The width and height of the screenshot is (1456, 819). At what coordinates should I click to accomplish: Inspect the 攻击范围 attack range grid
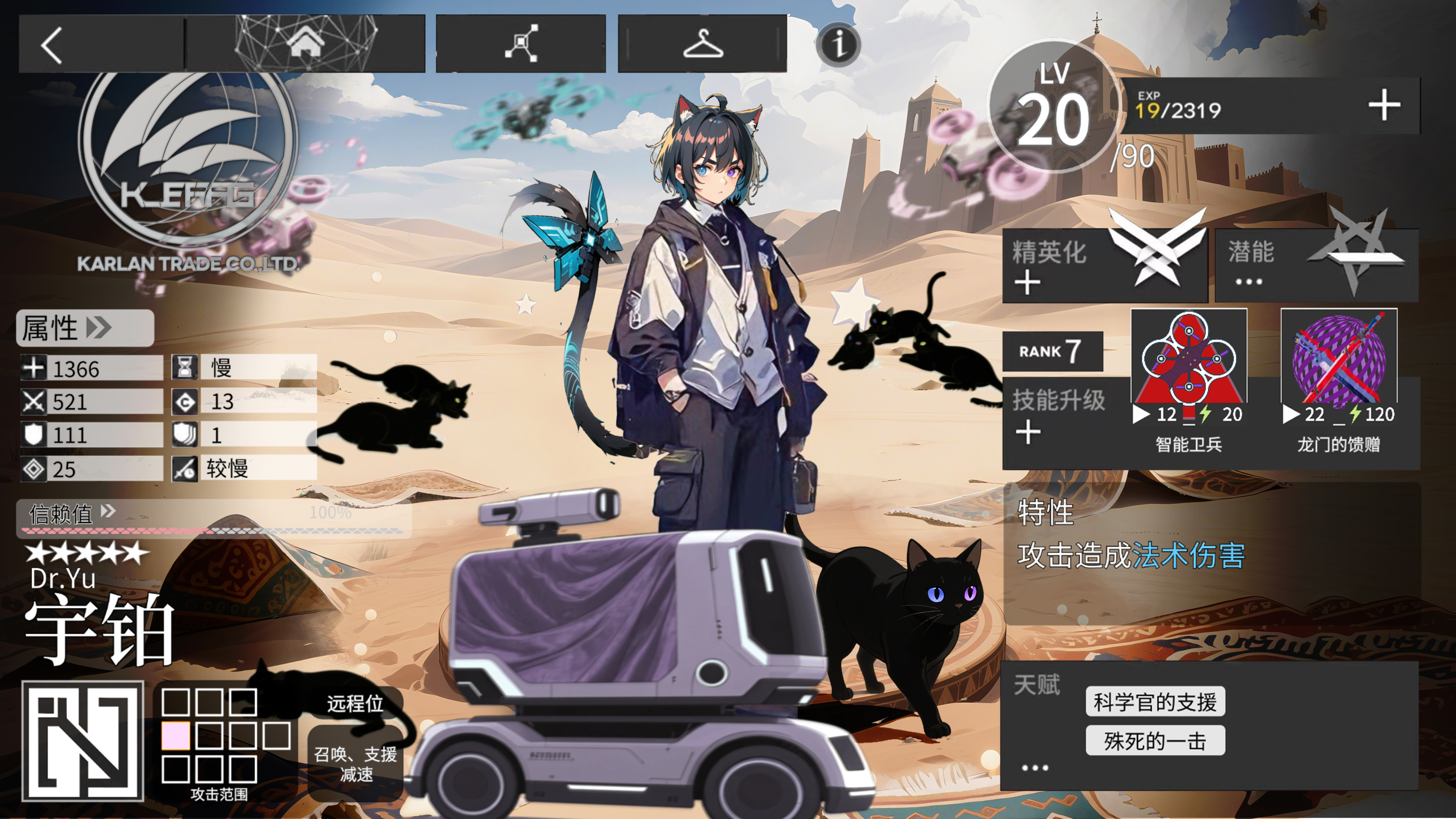tap(225, 736)
